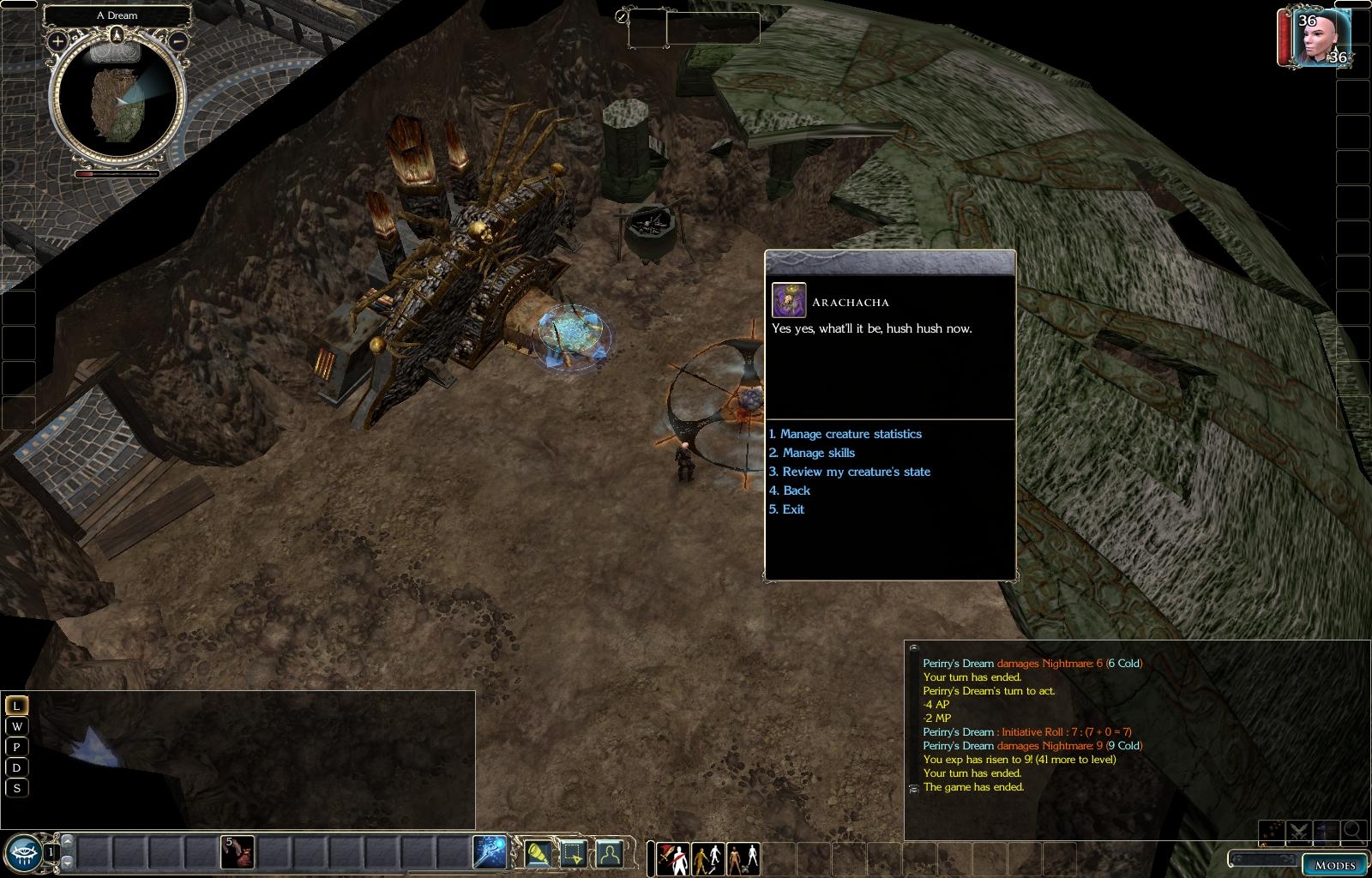Toggle the crossed swords combat mode icon
This screenshot has width=1372, height=878.
click(1300, 830)
